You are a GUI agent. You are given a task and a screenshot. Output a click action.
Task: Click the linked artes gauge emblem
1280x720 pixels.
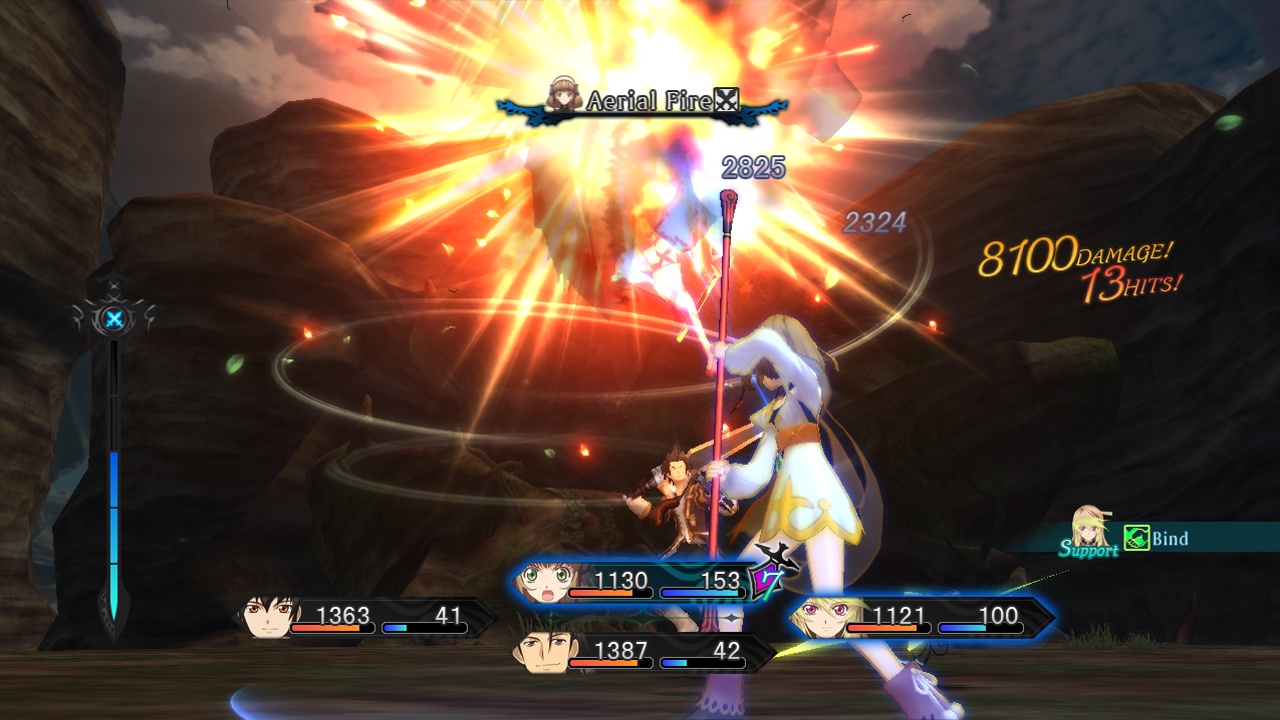pos(115,320)
